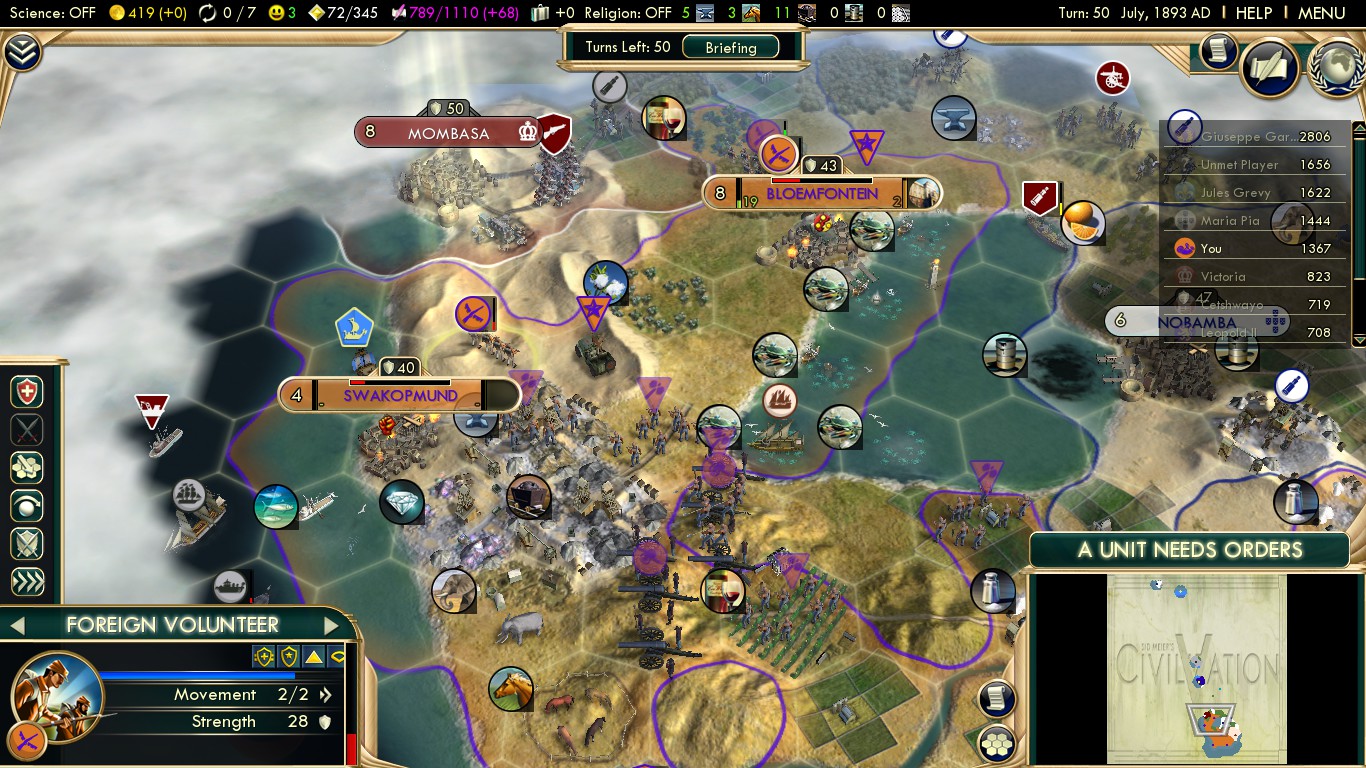Click the sphere Sleep unit action icon

25,506
